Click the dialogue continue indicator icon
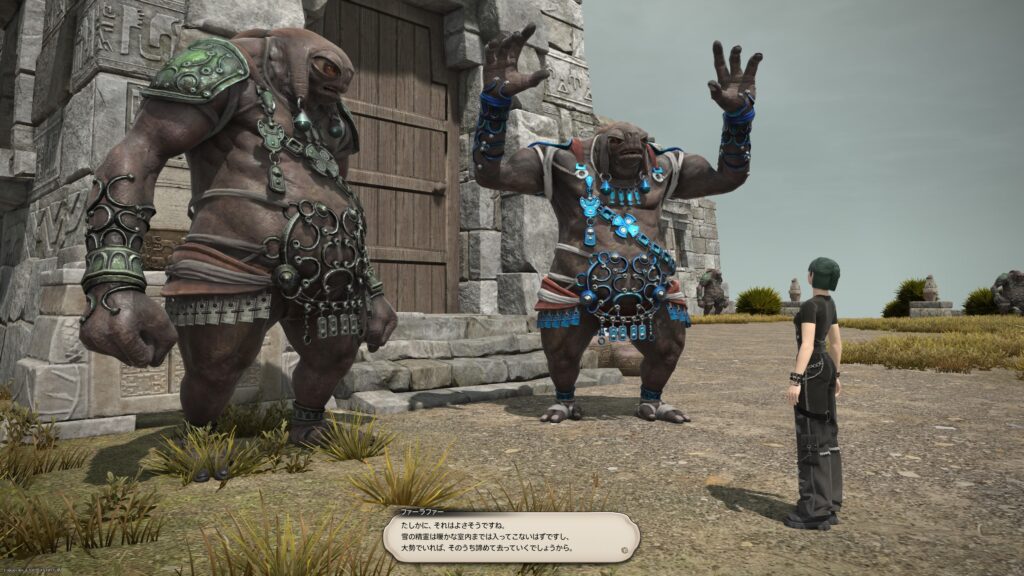Screen dimensions: 1024x576 point(622,549)
